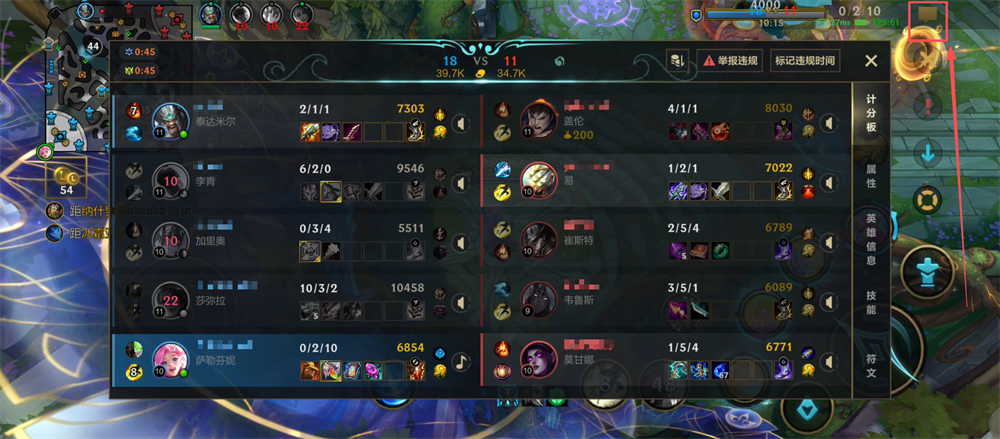Tap the red exclamation ping button

click(x=929, y=107)
